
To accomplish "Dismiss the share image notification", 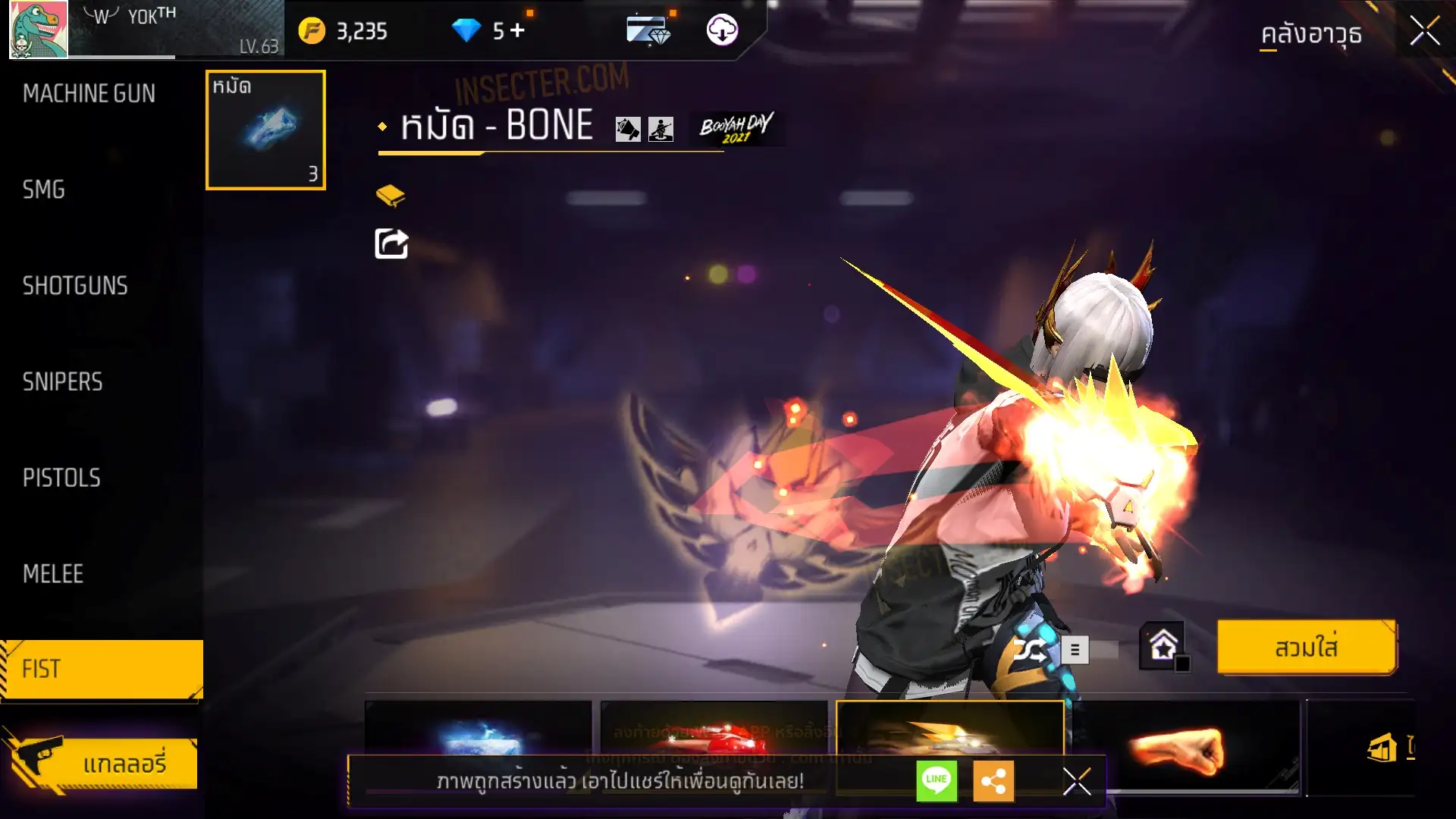I will tap(1076, 780).
